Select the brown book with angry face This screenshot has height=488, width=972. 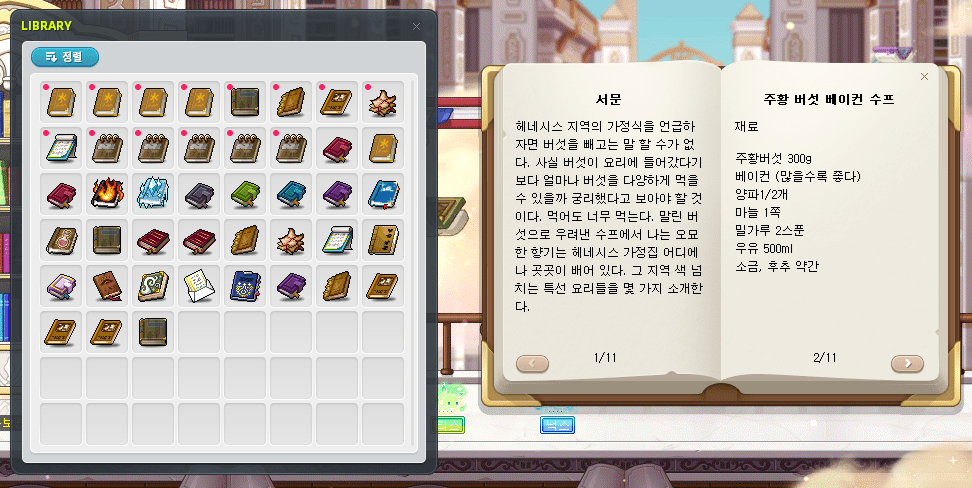click(106, 285)
